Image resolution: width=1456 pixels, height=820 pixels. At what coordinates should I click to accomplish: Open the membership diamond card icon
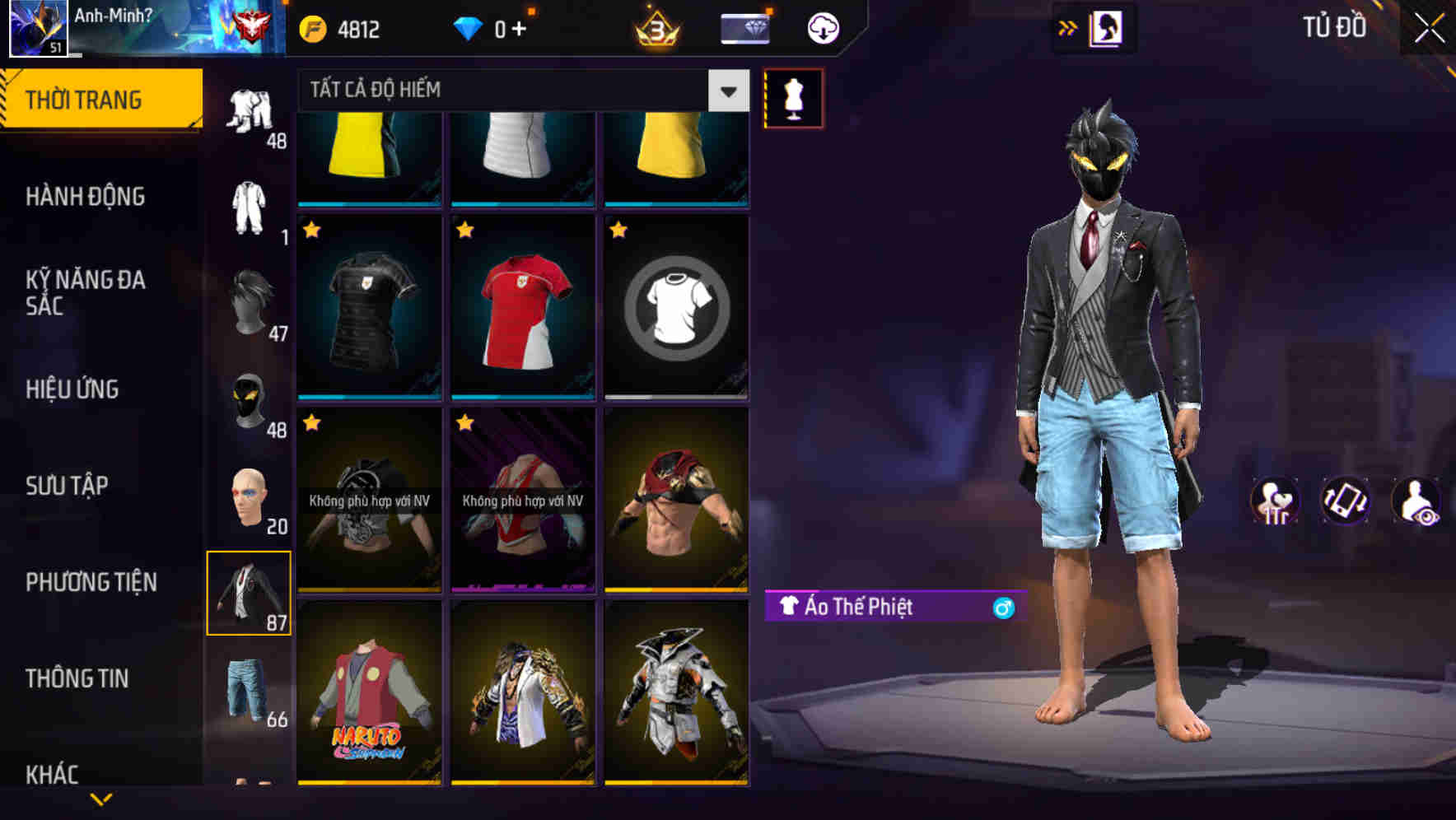coord(744,27)
